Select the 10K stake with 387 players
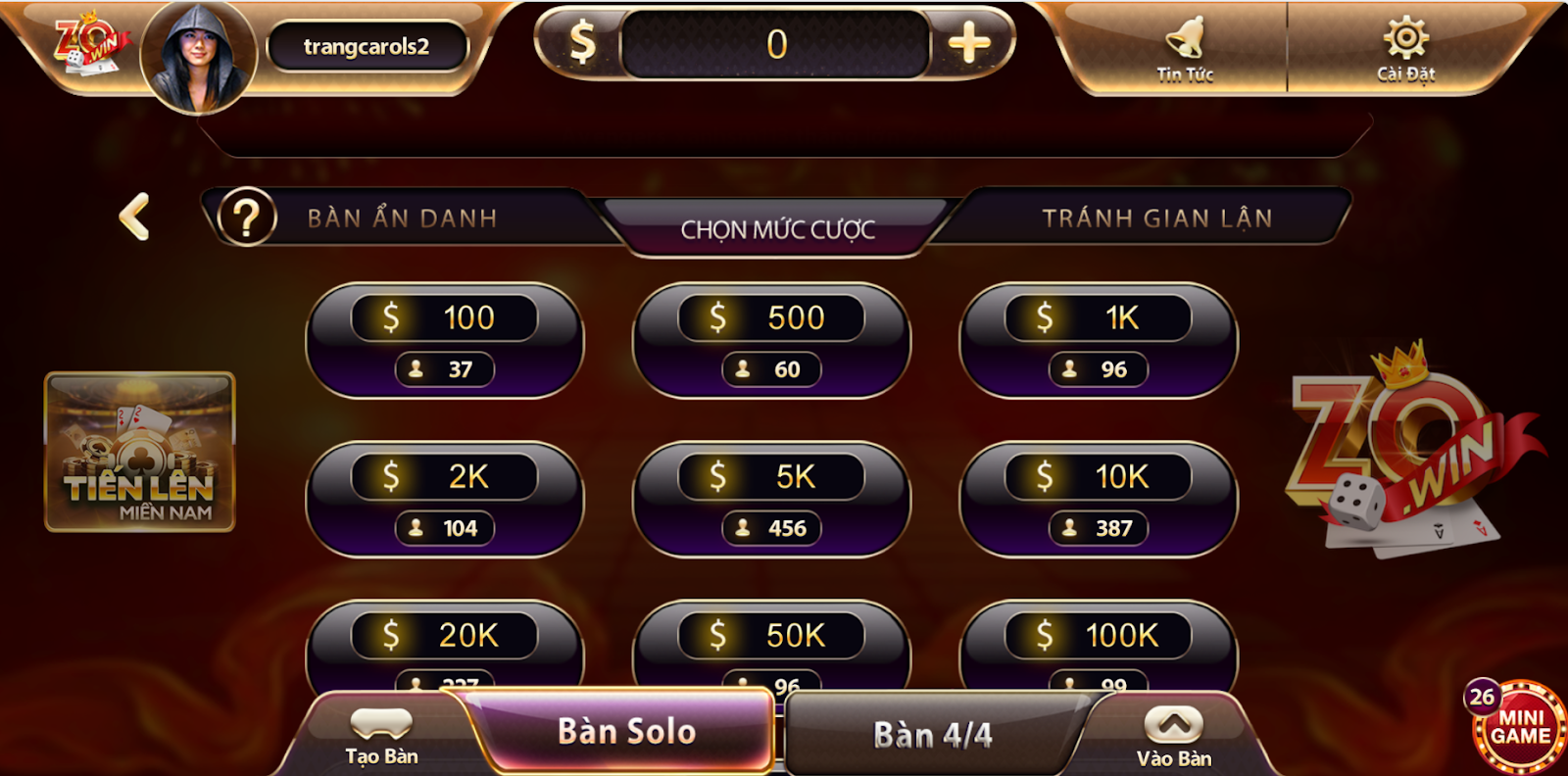The height and width of the screenshot is (776, 1568). (1098, 498)
